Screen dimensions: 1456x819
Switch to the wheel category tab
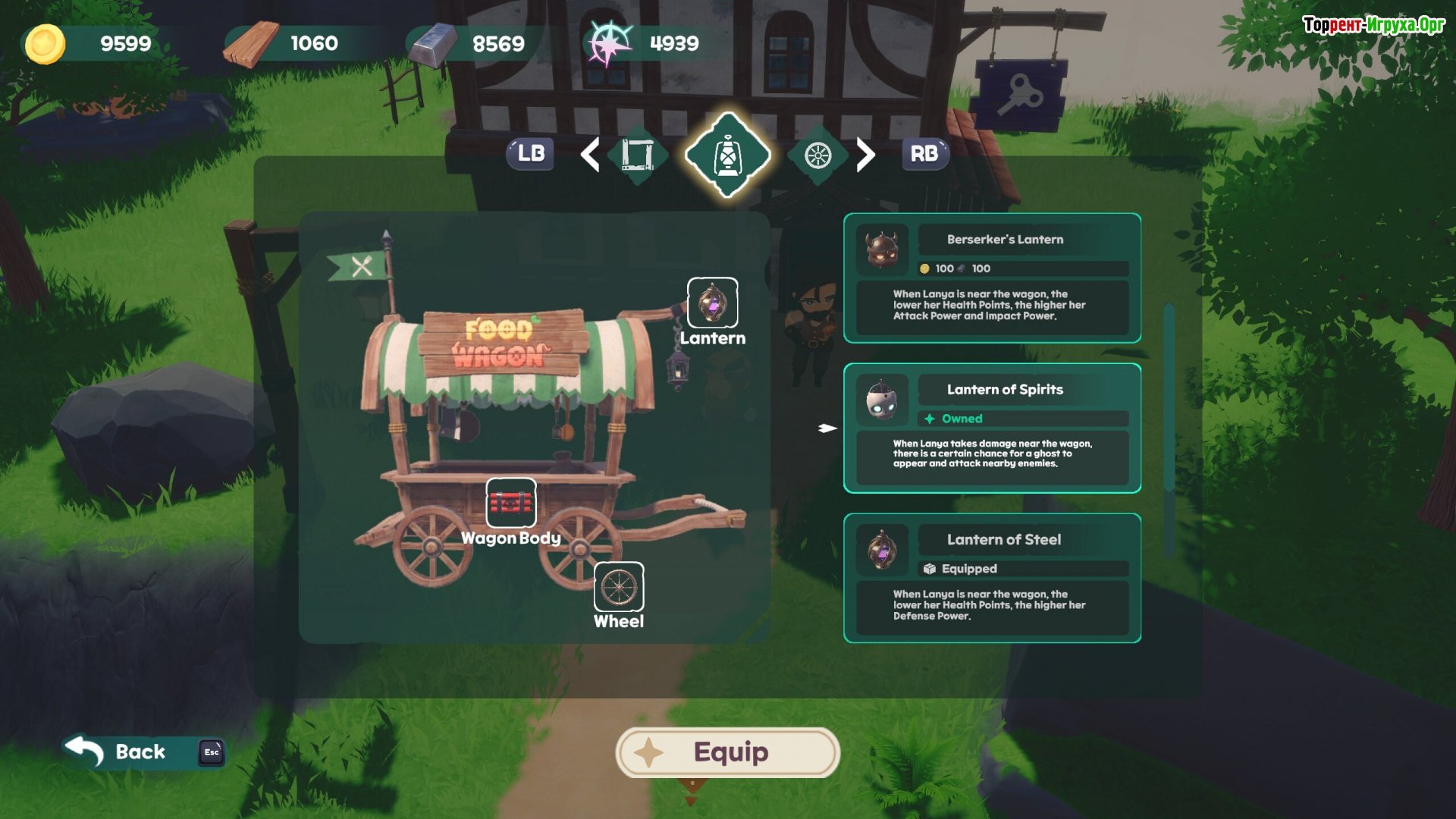click(x=817, y=155)
